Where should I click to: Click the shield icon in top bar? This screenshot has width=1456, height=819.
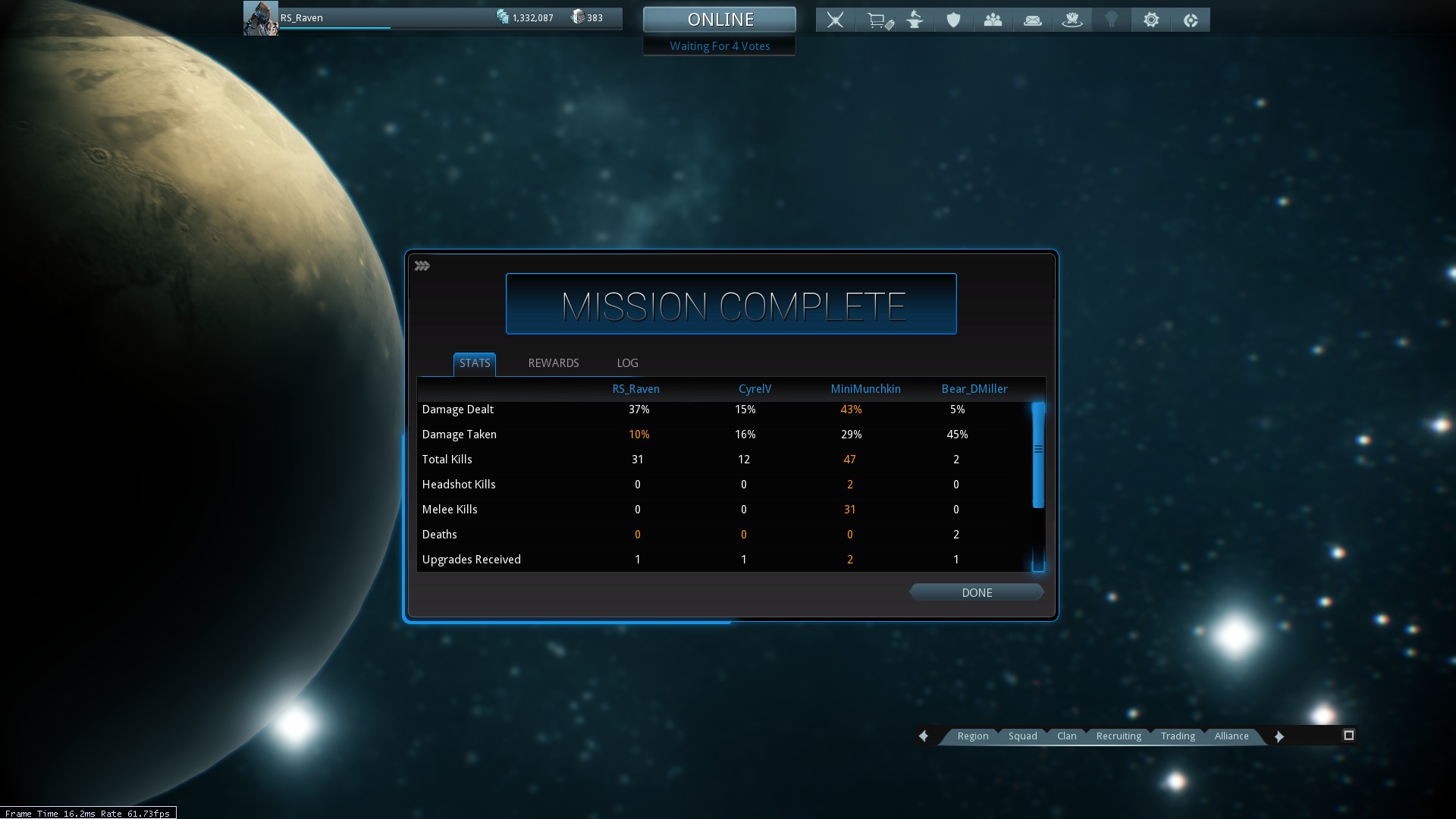(953, 20)
